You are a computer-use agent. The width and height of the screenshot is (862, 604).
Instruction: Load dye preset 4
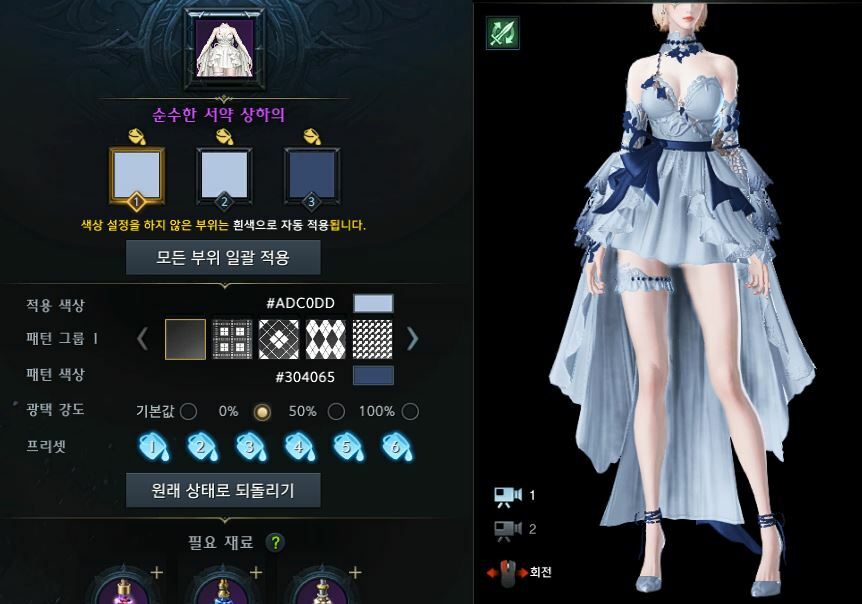(x=299, y=447)
